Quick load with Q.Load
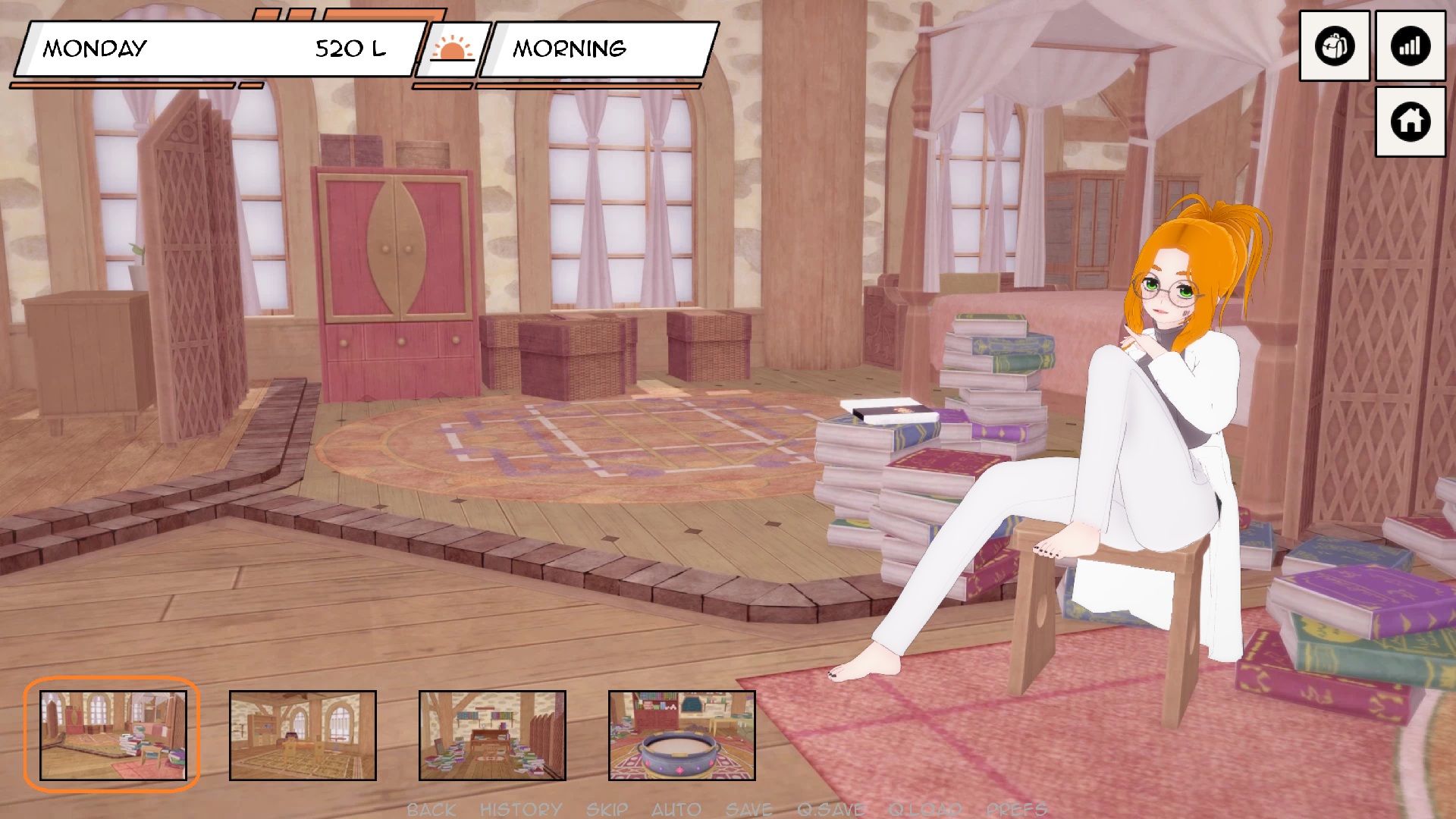This screenshot has width=1456, height=819. [925, 810]
